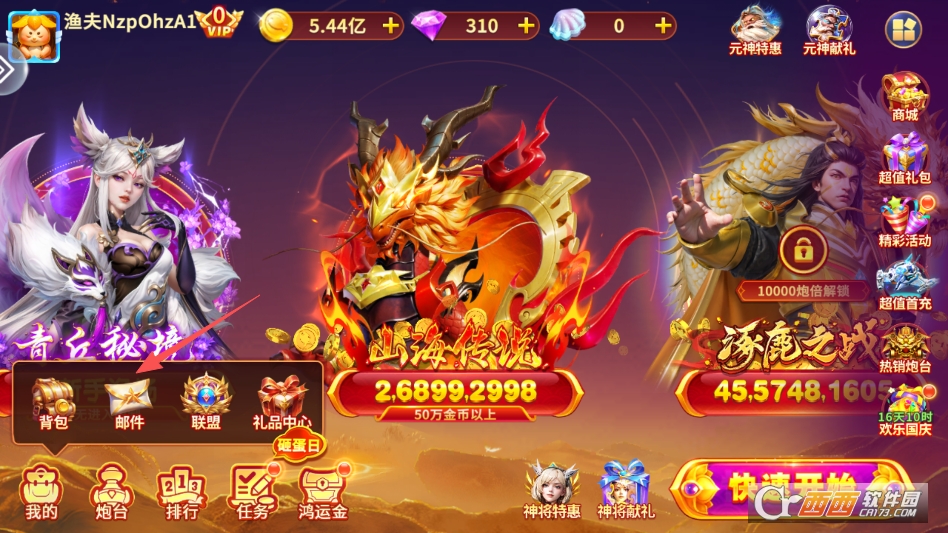Show the 排行 leaderboard
The width and height of the screenshot is (948, 533).
(x=180, y=492)
